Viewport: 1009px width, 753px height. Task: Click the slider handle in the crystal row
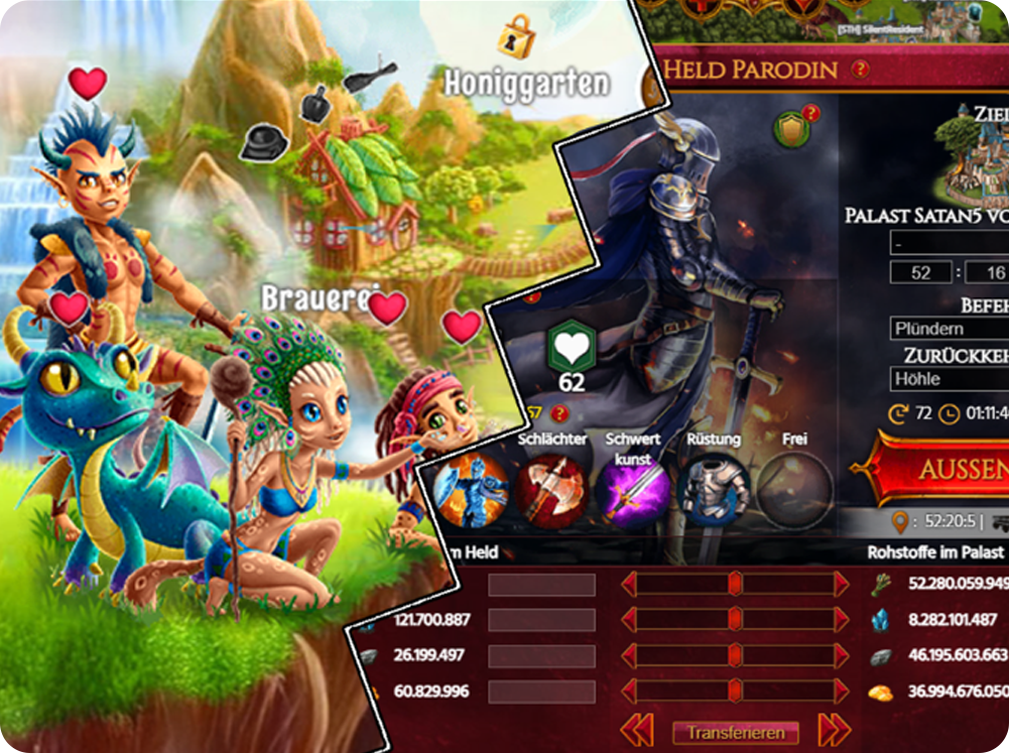(x=735, y=620)
